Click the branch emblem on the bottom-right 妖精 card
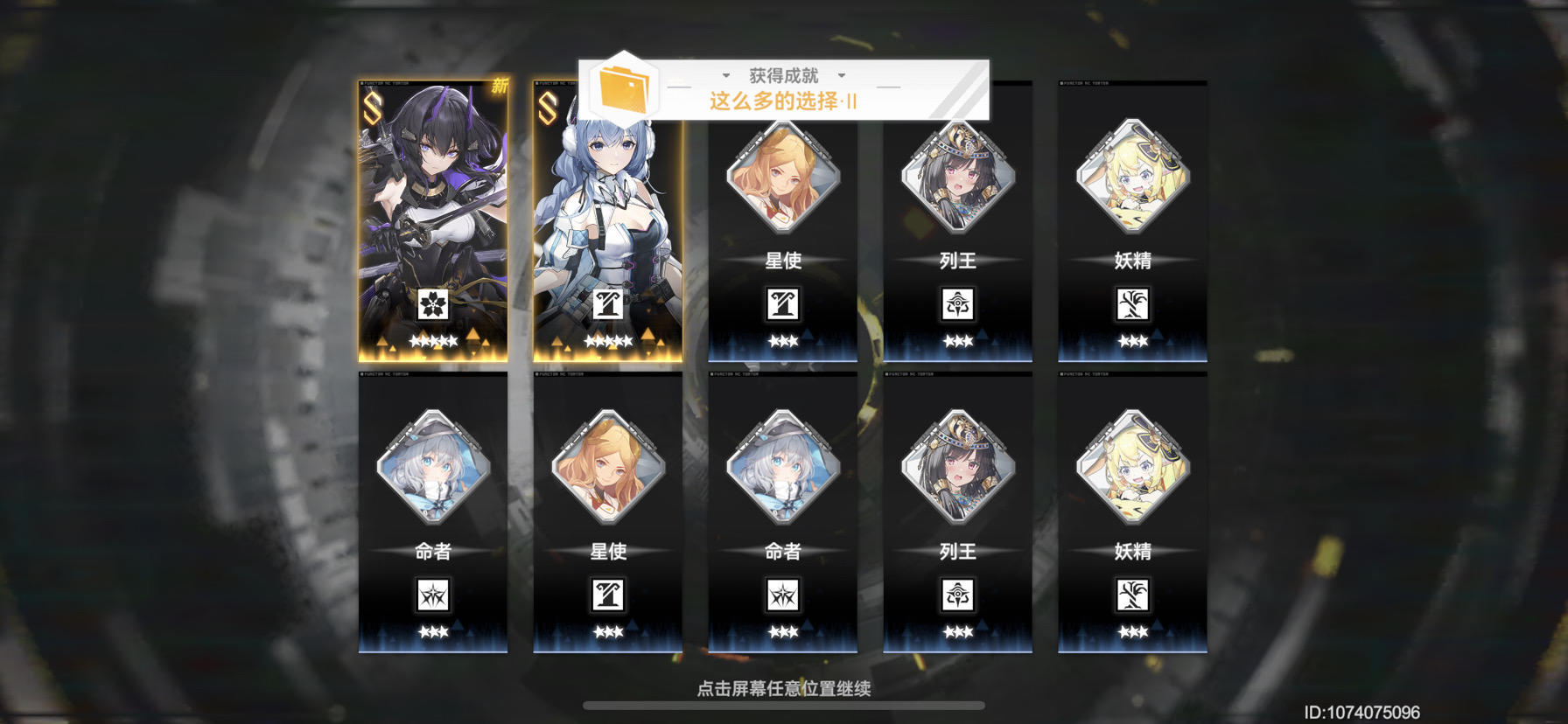Viewport: 1568px width, 724px height. [1133, 596]
